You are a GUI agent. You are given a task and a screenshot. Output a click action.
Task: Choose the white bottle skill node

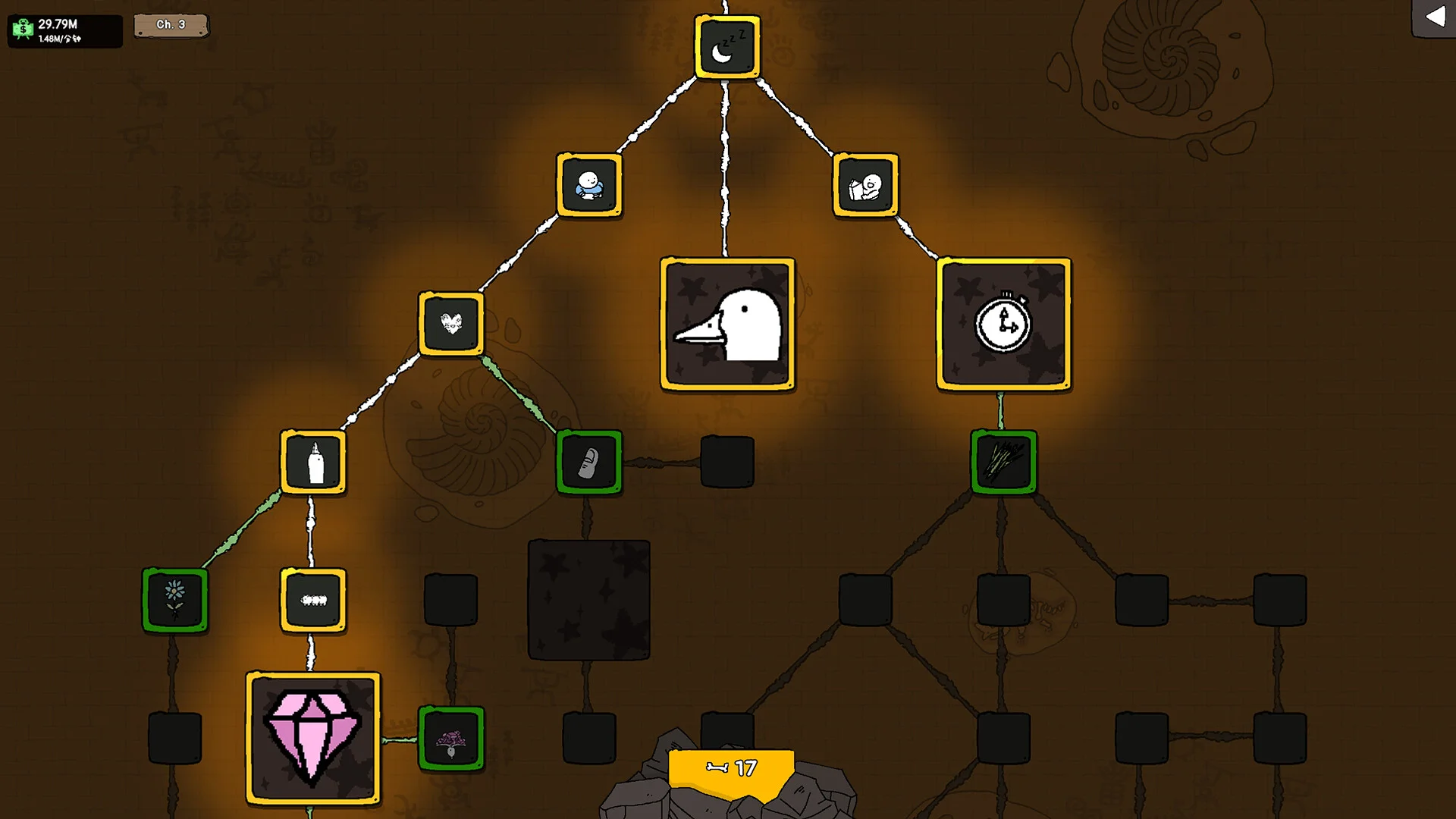tap(313, 462)
